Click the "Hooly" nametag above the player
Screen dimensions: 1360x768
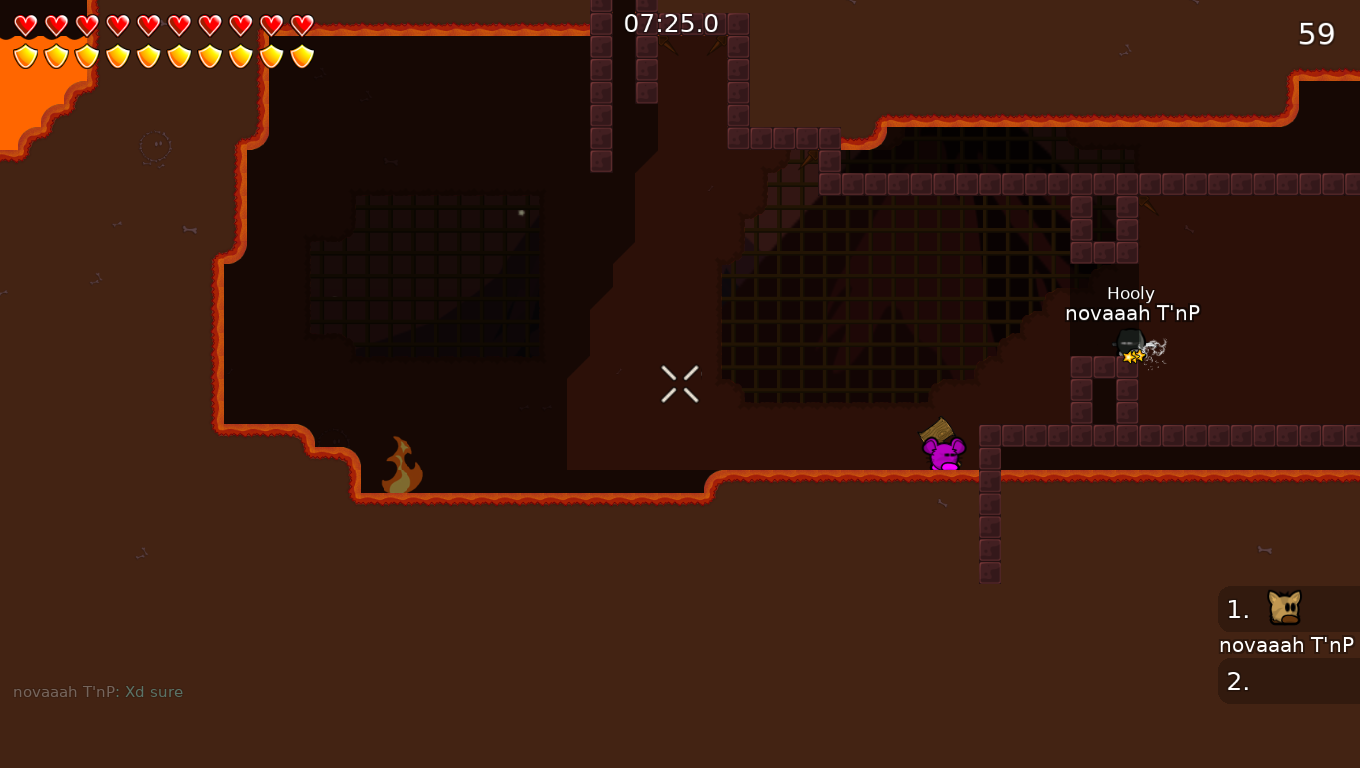point(1130,293)
